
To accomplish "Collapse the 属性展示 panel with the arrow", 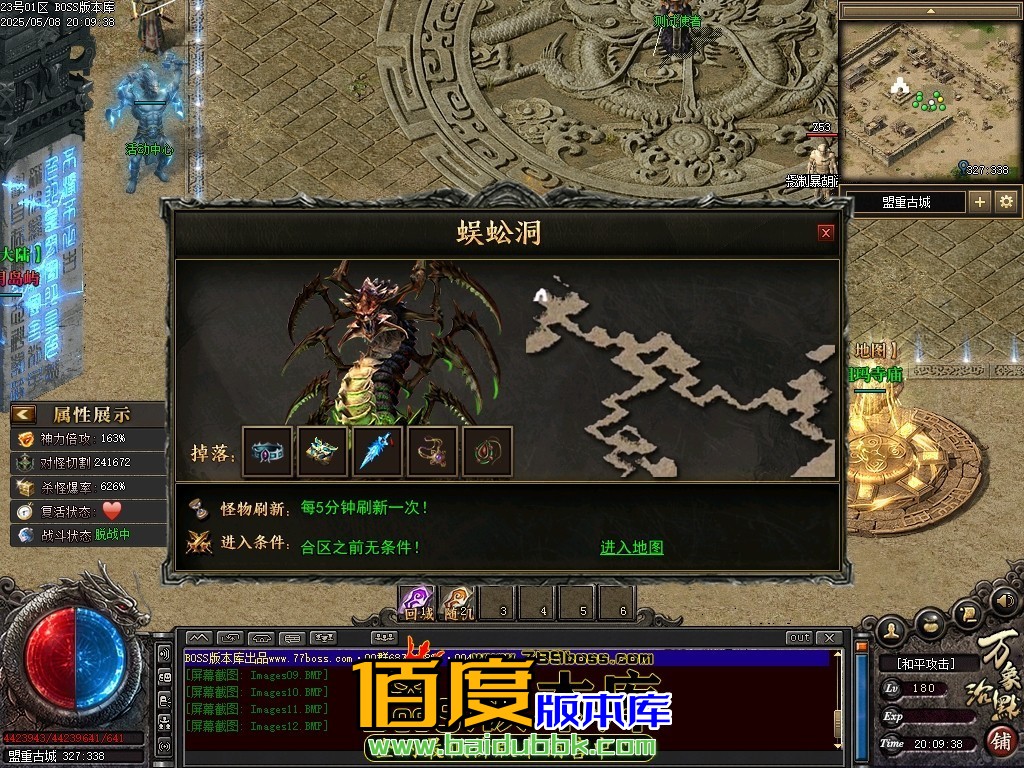I will 25,414.
